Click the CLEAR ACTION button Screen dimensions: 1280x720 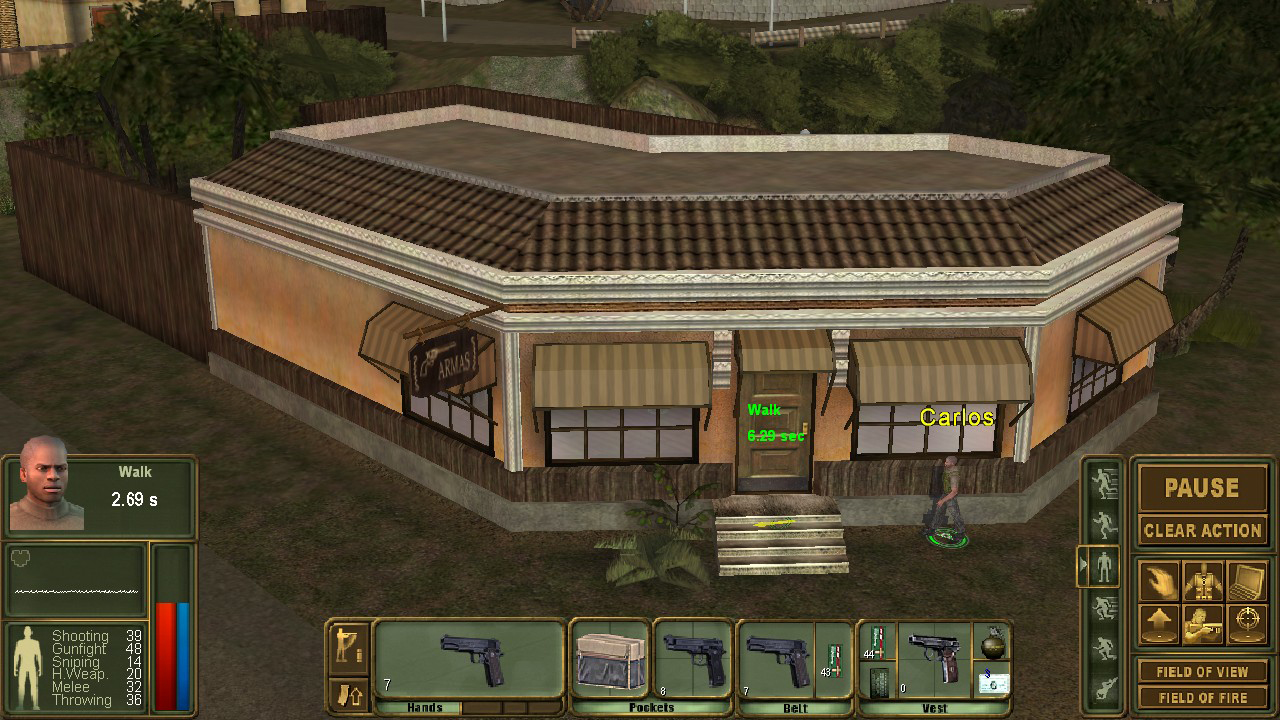tap(1202, 530)
